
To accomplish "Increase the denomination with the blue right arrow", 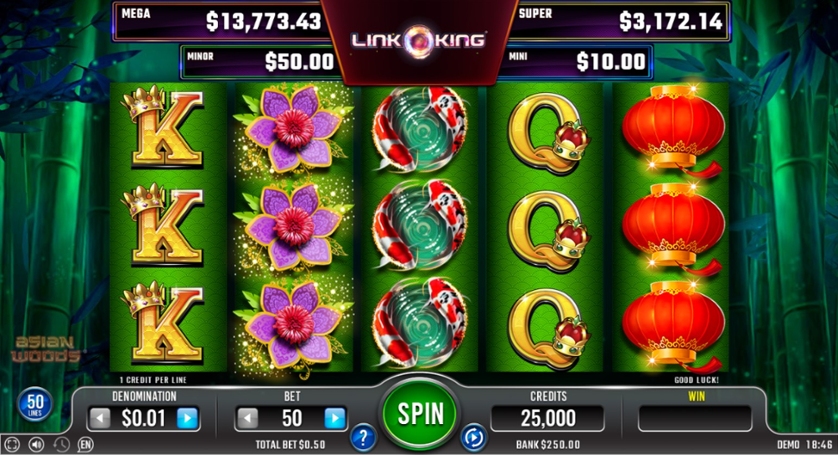I will 187,418.
